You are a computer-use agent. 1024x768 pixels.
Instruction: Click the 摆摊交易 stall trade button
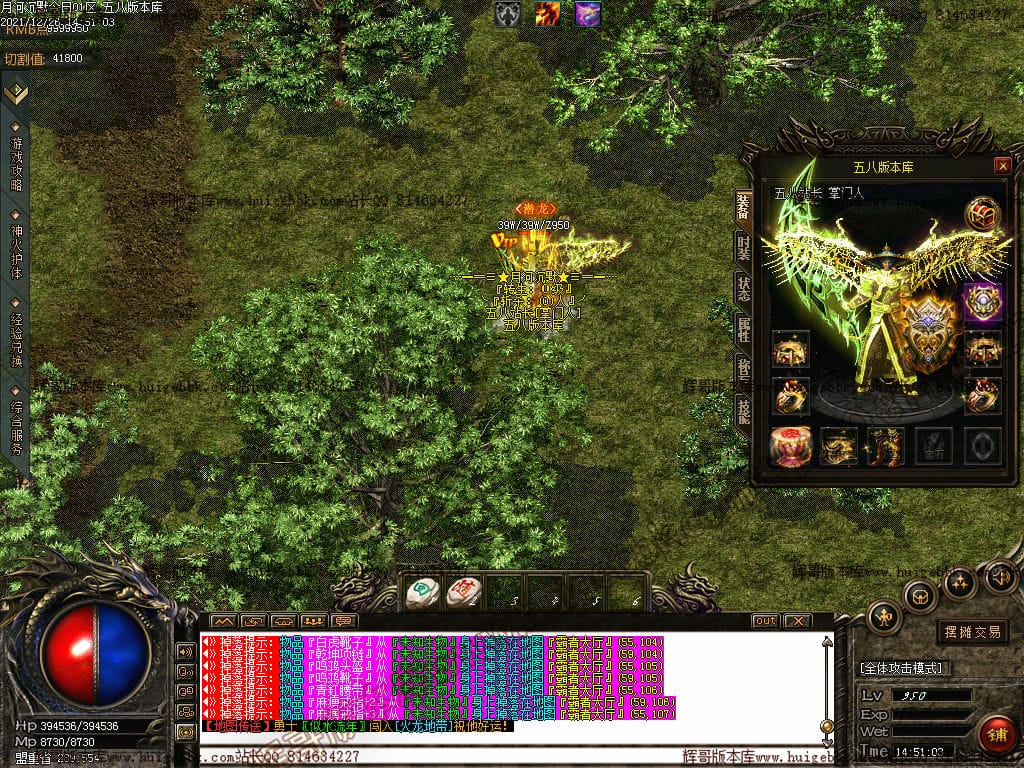coord(972,632)
